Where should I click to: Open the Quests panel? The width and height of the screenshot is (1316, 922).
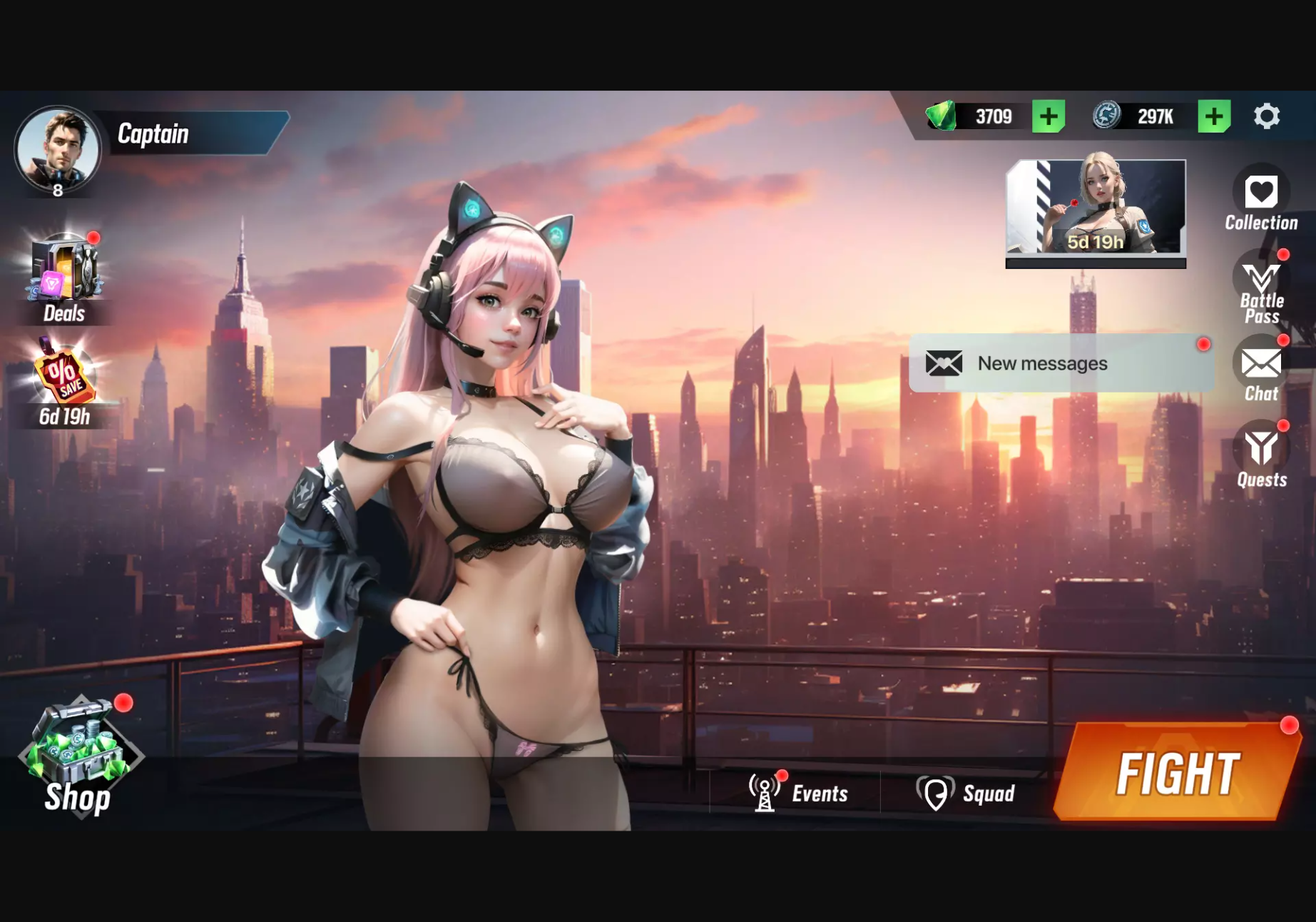click(x=1261, y=455)
